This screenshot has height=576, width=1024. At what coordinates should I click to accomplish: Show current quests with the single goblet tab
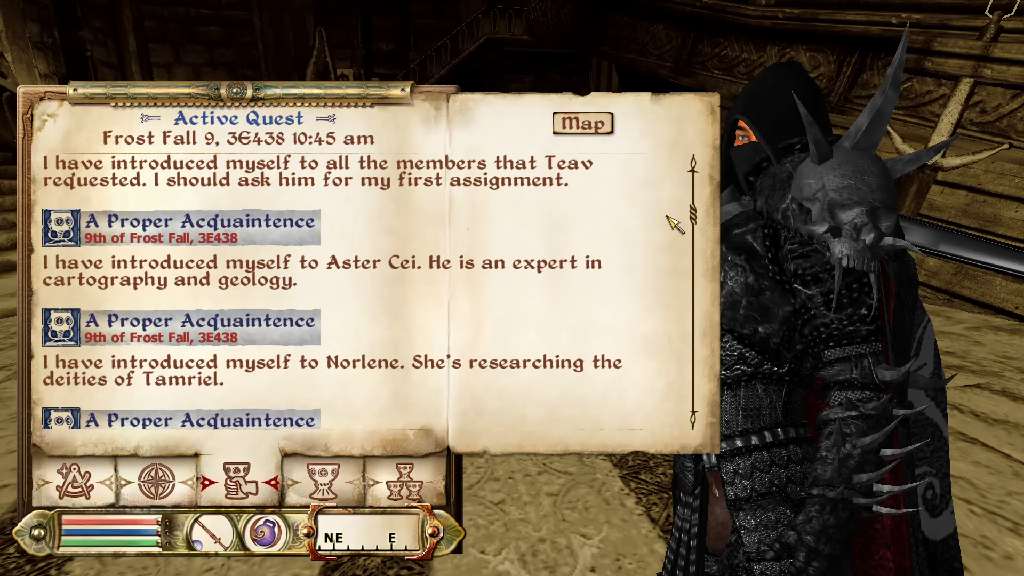323,483
